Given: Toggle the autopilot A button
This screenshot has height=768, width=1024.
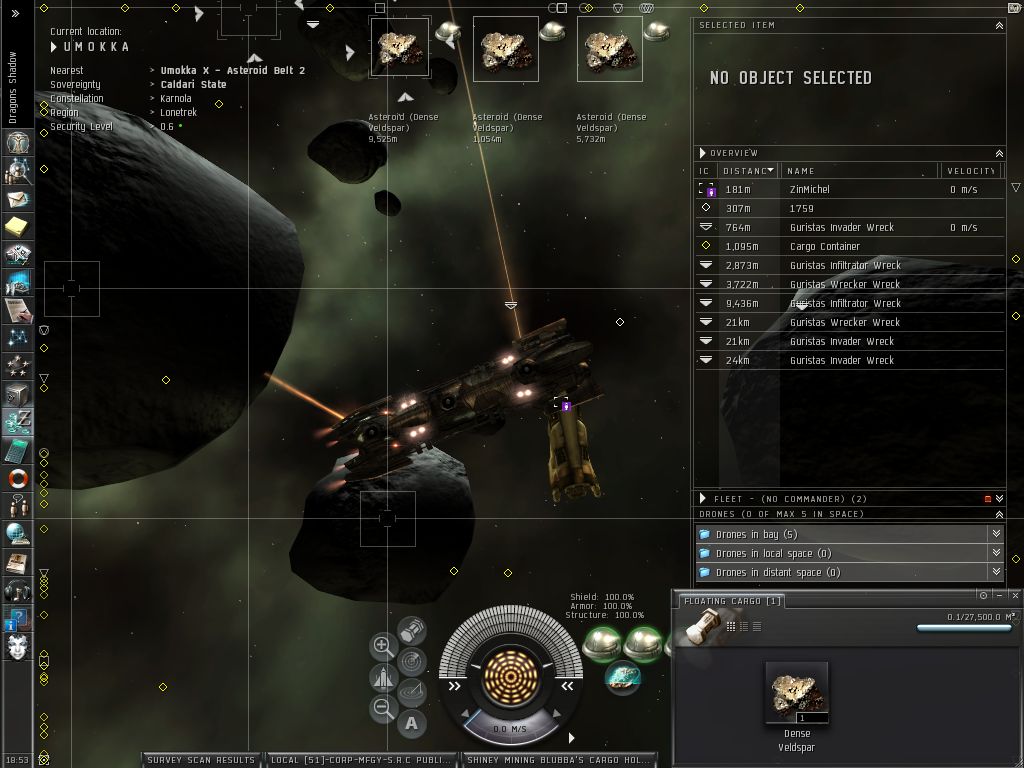Looking at the screenshot, I should (x=412, y=723).
